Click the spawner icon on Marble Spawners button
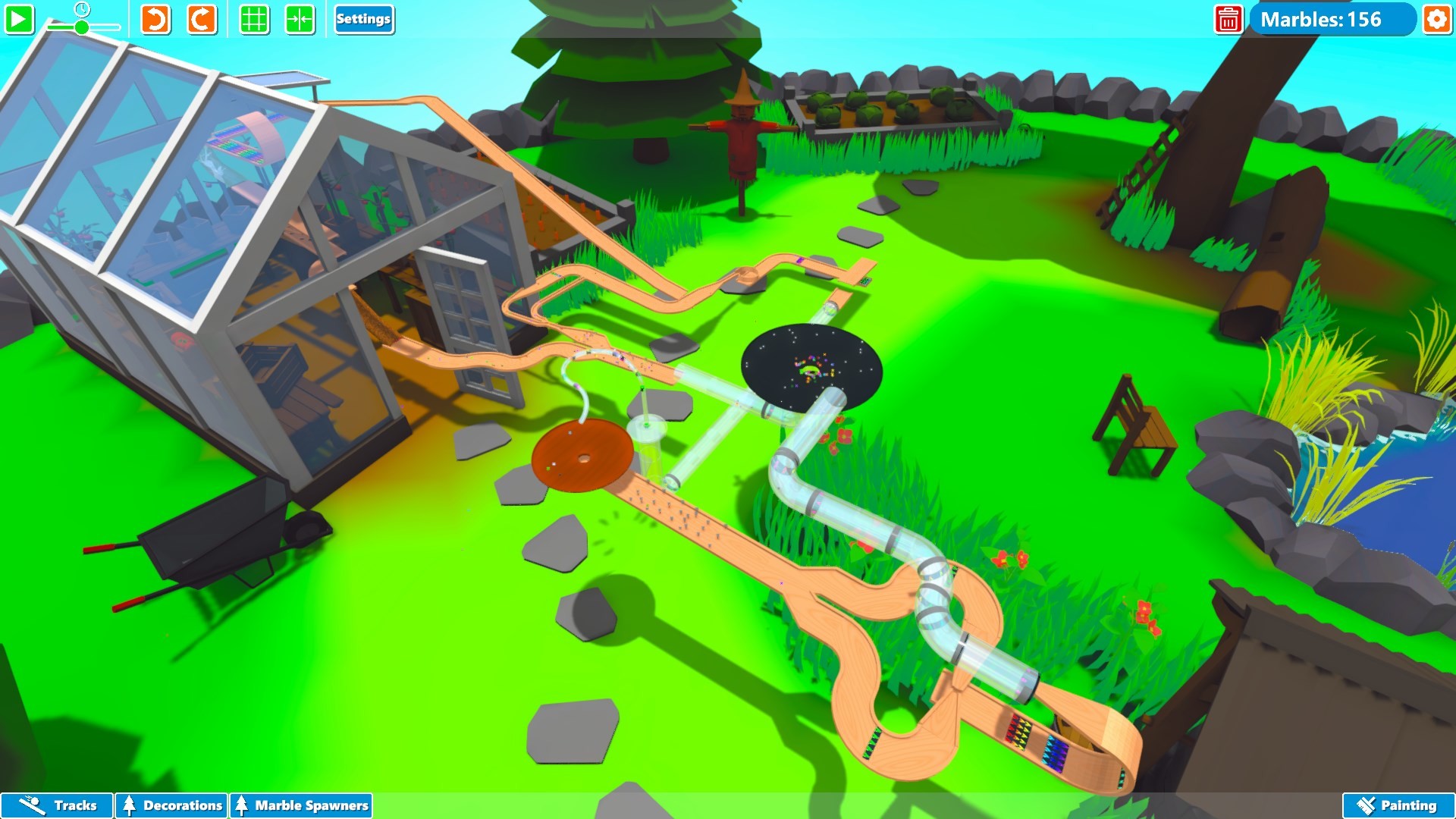The height and width of the screenshot is (819, 1456). click(241, 805)
